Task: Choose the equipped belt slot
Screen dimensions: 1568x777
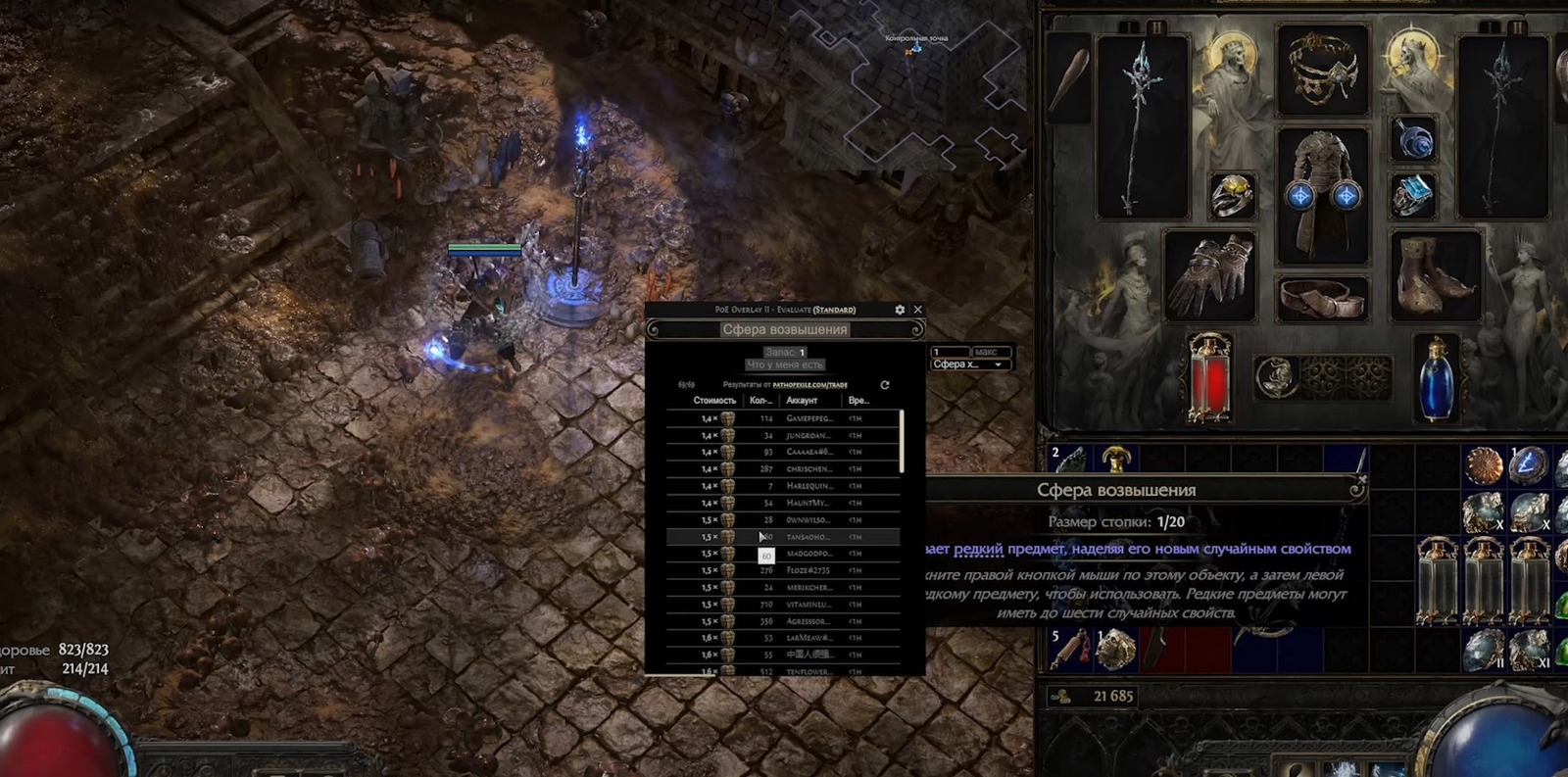Action: point(1323,299)
